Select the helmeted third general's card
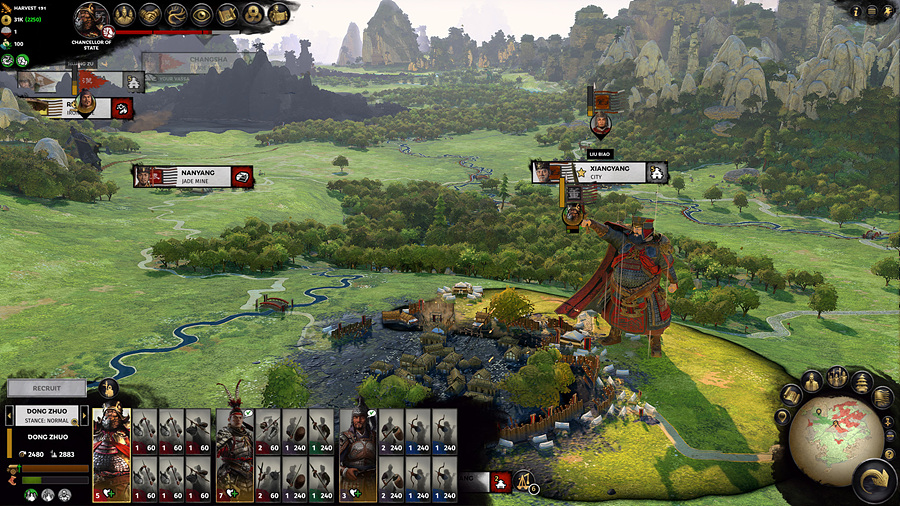The width and height of the screenshot is (900, 506). (358, 455)
